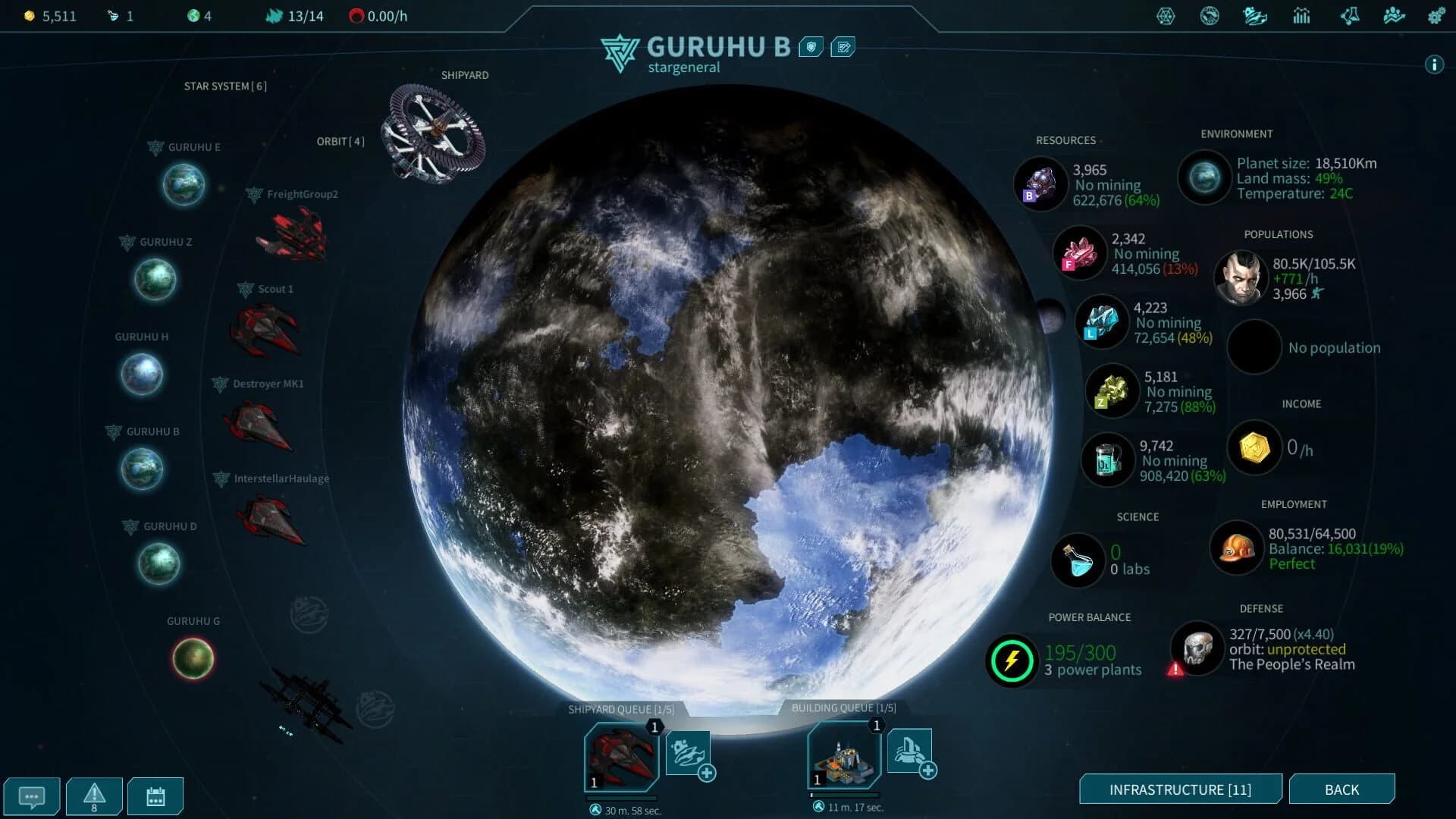1456x819 pixels.
Task: Click the rename edit icon next to planet name
Action: [x=842, y=46]
